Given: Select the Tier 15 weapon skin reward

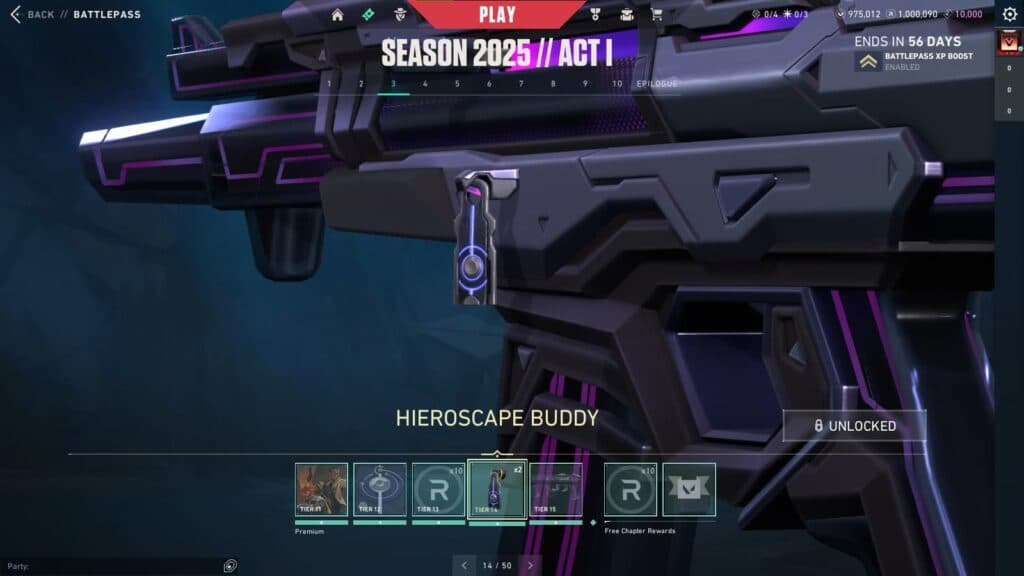Looking at the screenshot, I should pyautogui.click(x=555, y=489).
